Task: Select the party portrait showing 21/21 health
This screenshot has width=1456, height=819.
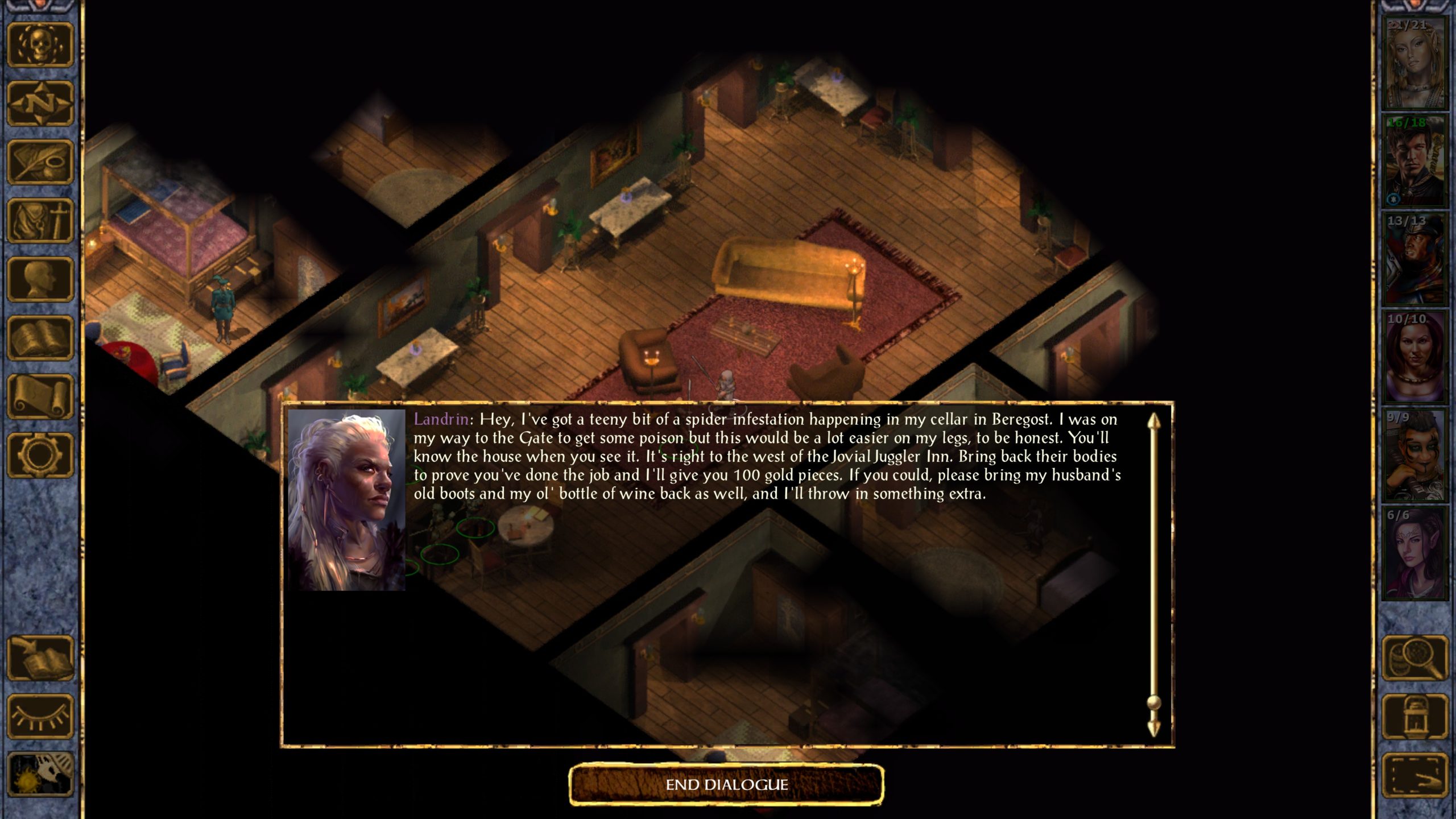Action: pos(1414,63)
